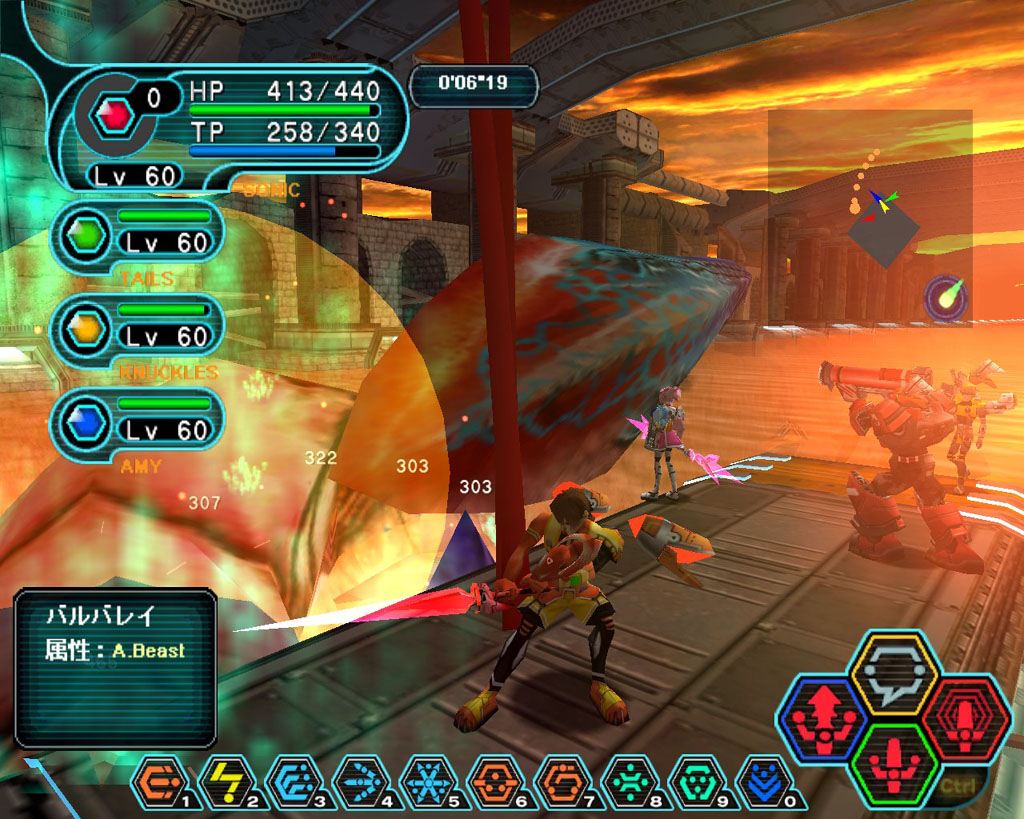
Task: Activate the red-bordered special attack action
Action: coord(963,719)
